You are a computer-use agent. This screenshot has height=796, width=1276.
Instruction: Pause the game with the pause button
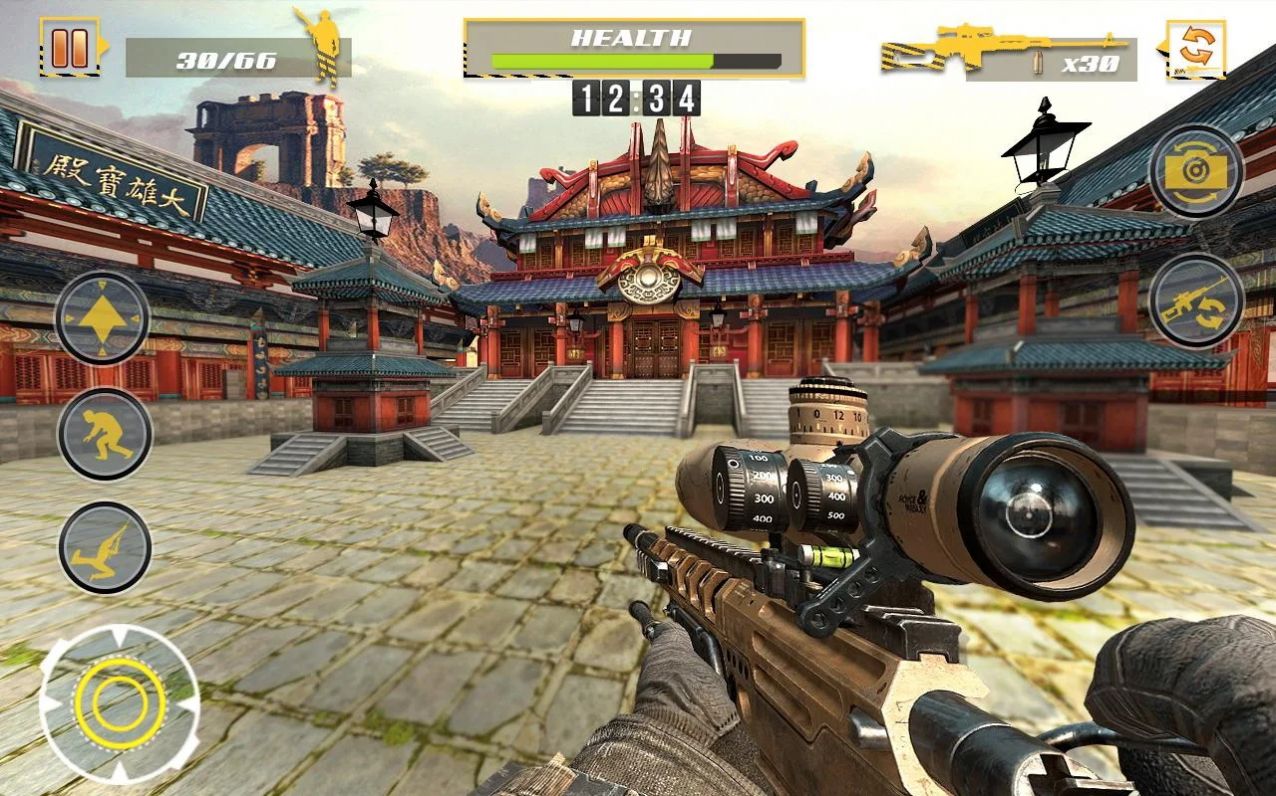click(69, 48)
